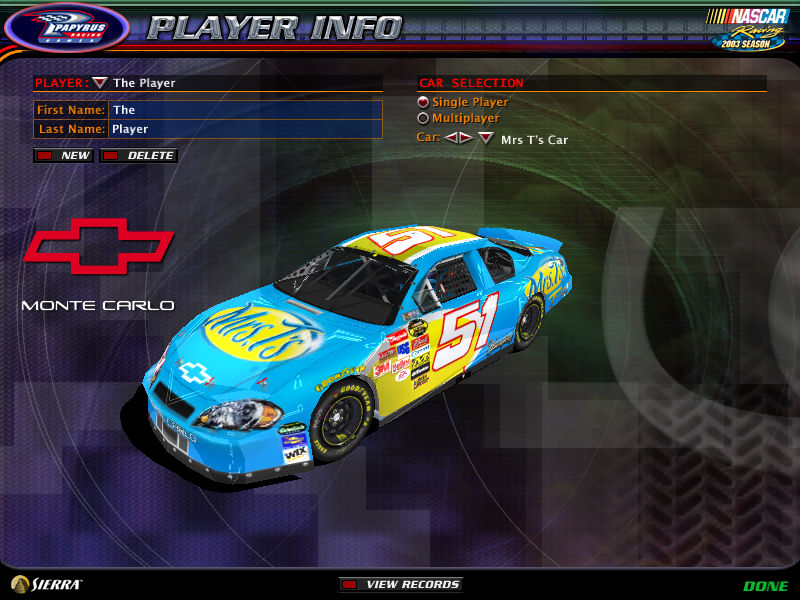
Task: Confirm with the DONE button
Action: pos(765,586)
